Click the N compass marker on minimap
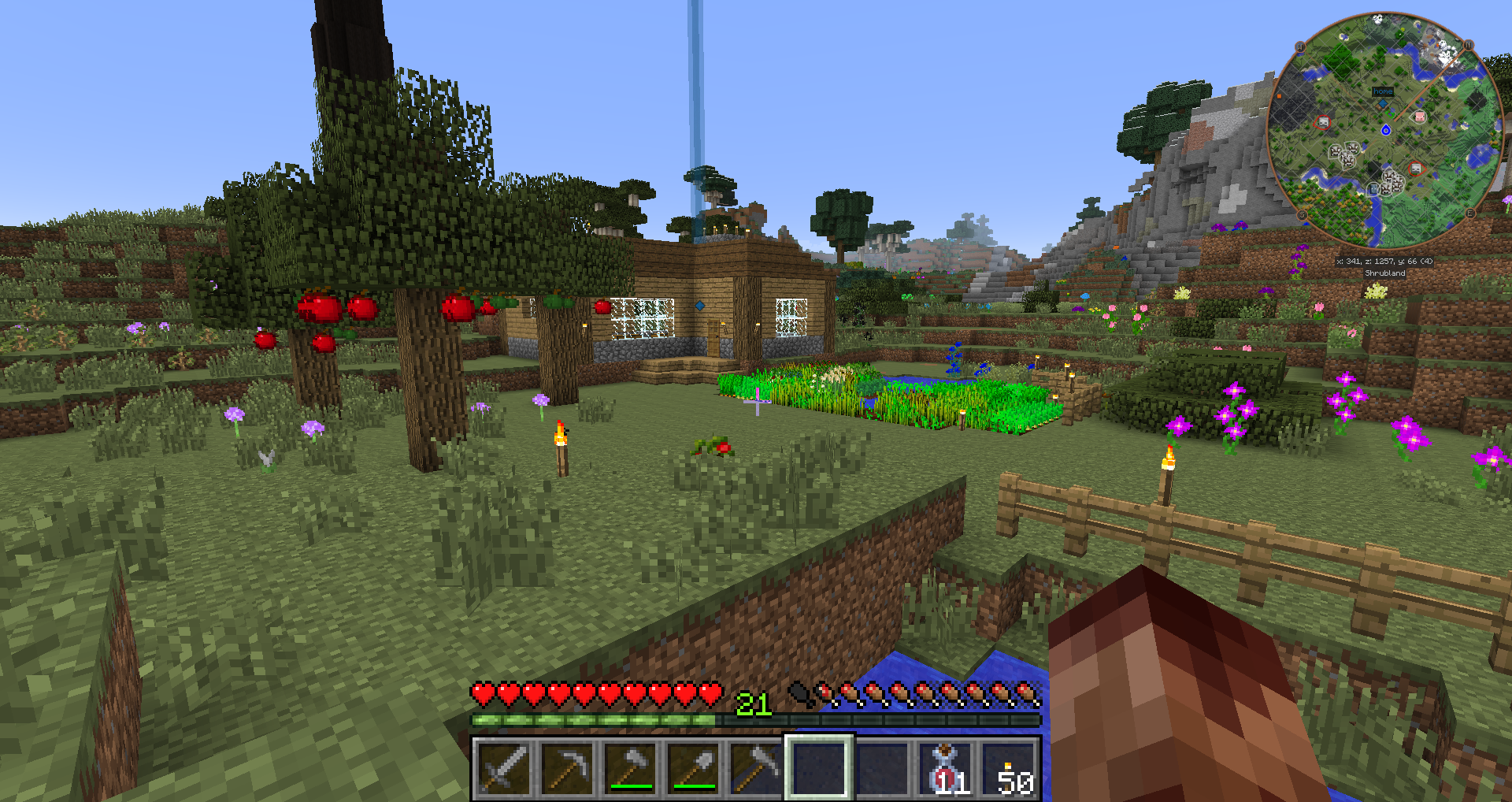This screenshot has width=1512, height=802. [x=1469, y=45]
